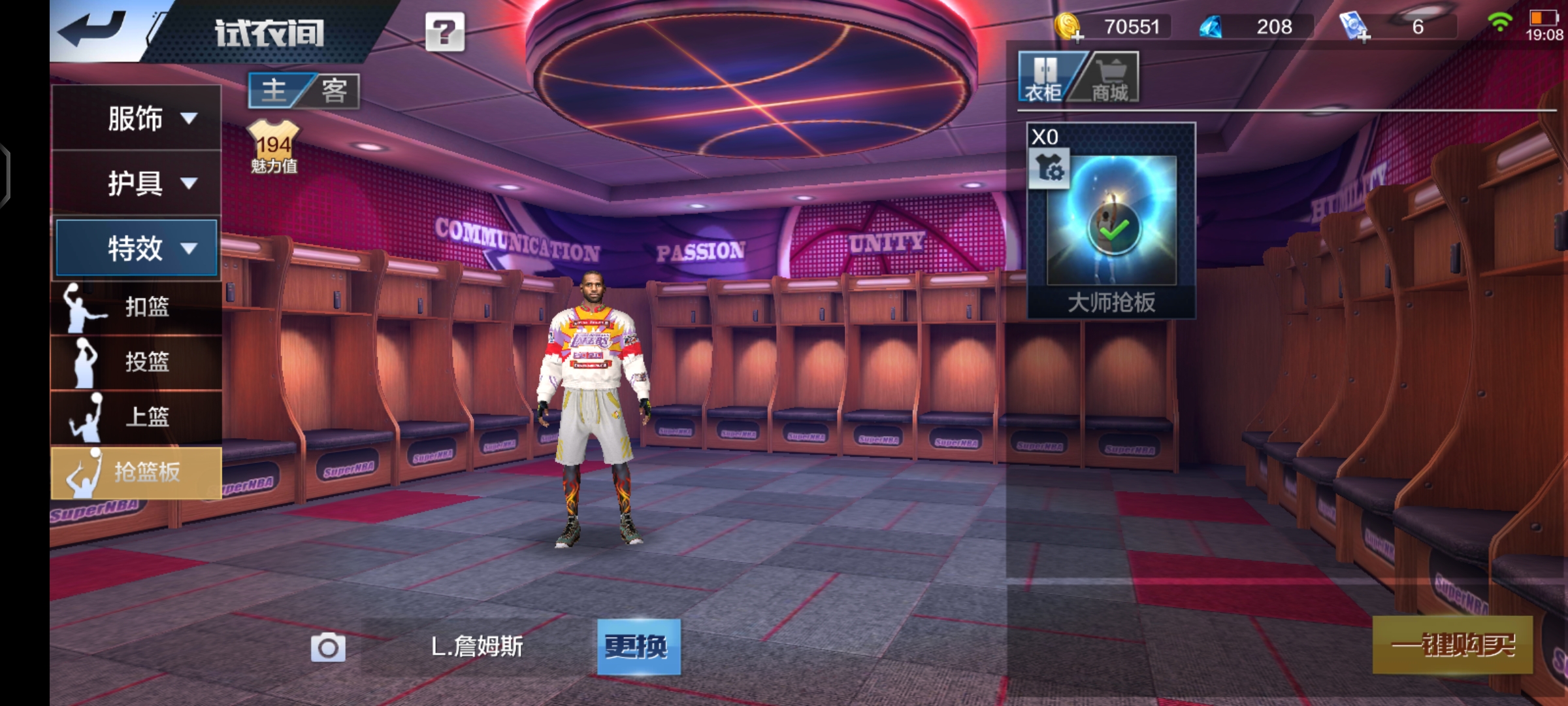Screen dimensions: 1568x706
Task: Select the 大师抢板 effect item card
Action: point(1111,221)
